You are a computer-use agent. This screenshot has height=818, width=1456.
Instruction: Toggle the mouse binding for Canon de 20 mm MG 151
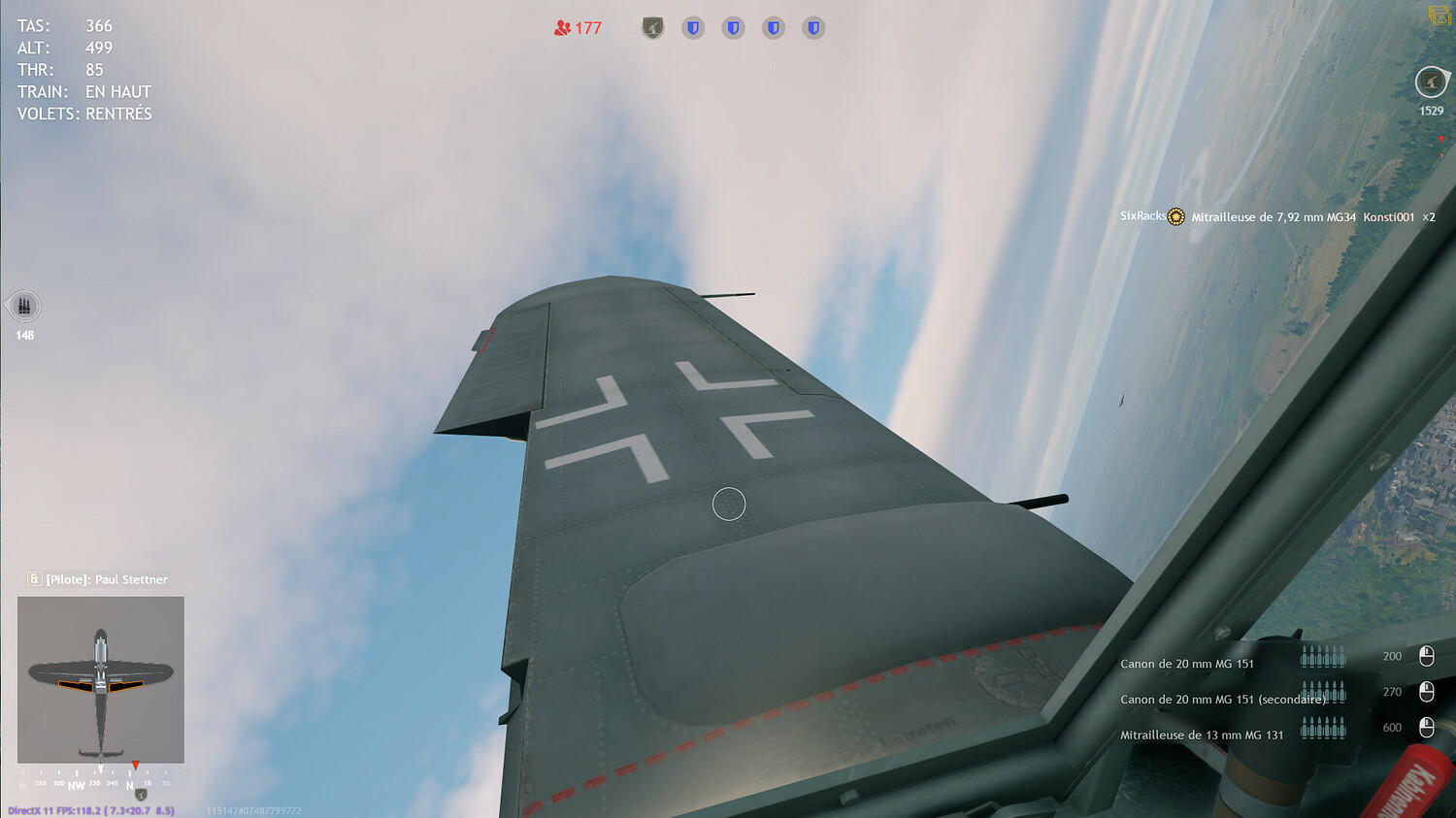(1427, 656)
